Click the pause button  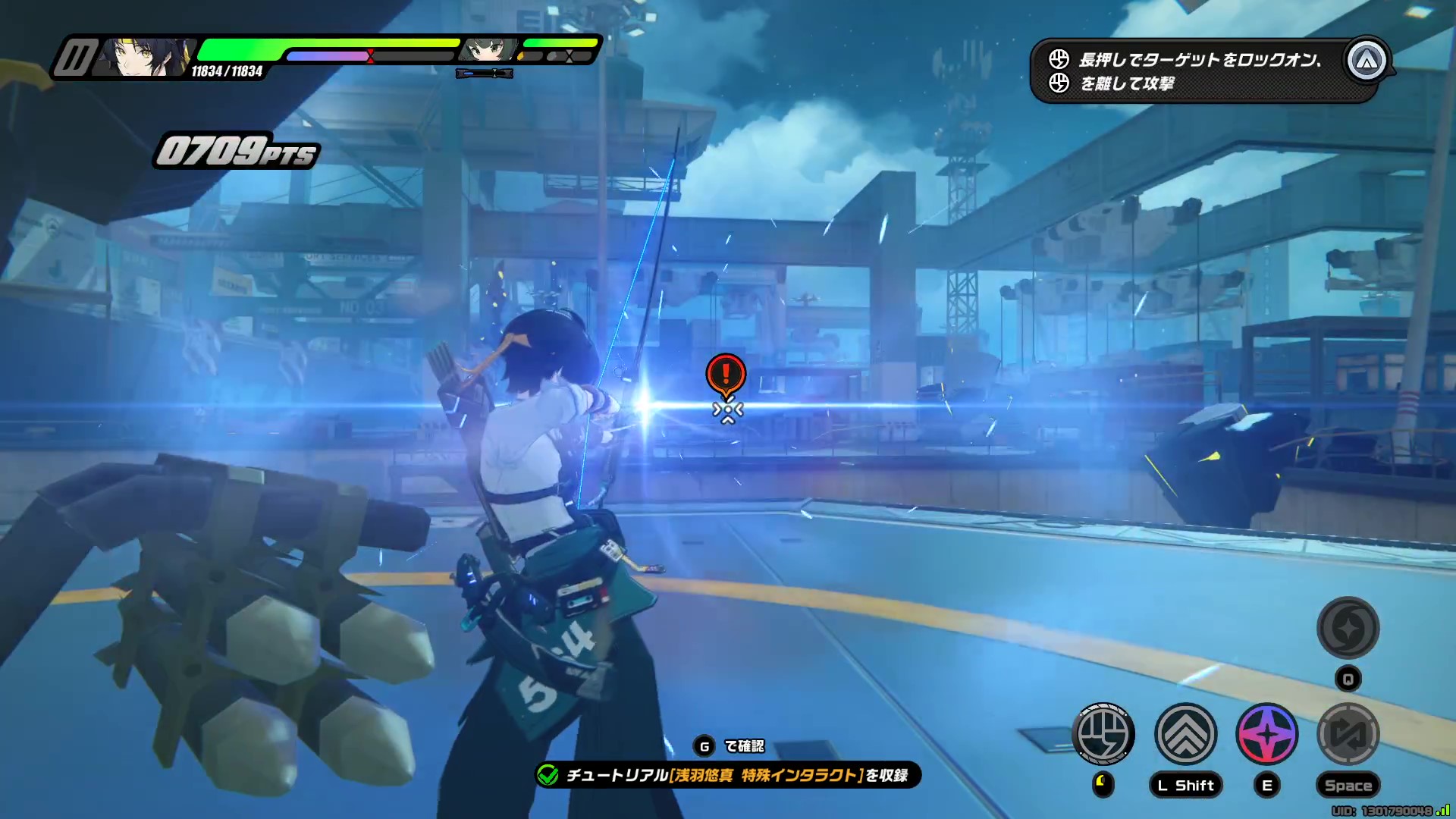tap(74, 58)
